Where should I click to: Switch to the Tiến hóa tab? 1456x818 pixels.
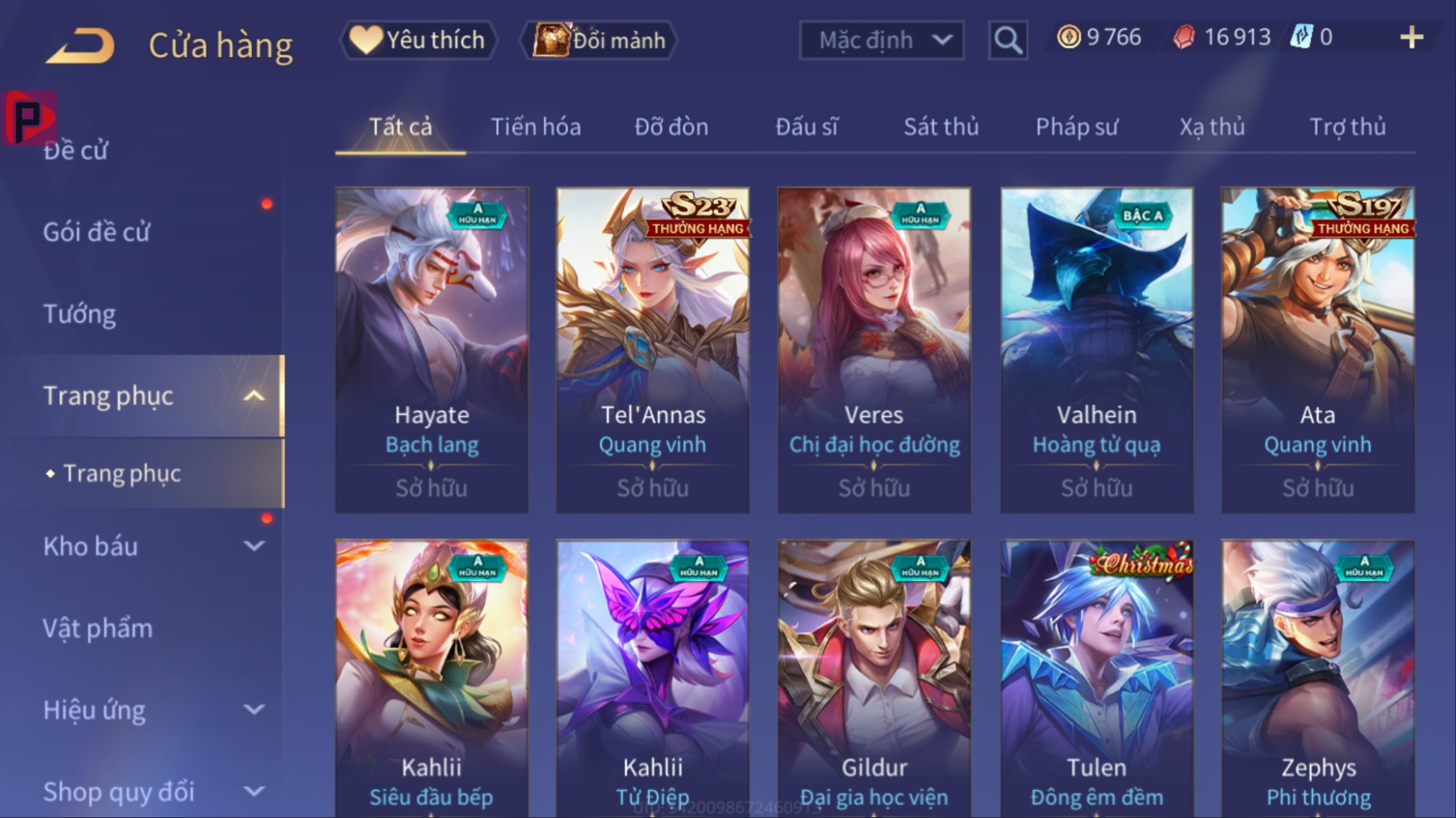point(536,127)
